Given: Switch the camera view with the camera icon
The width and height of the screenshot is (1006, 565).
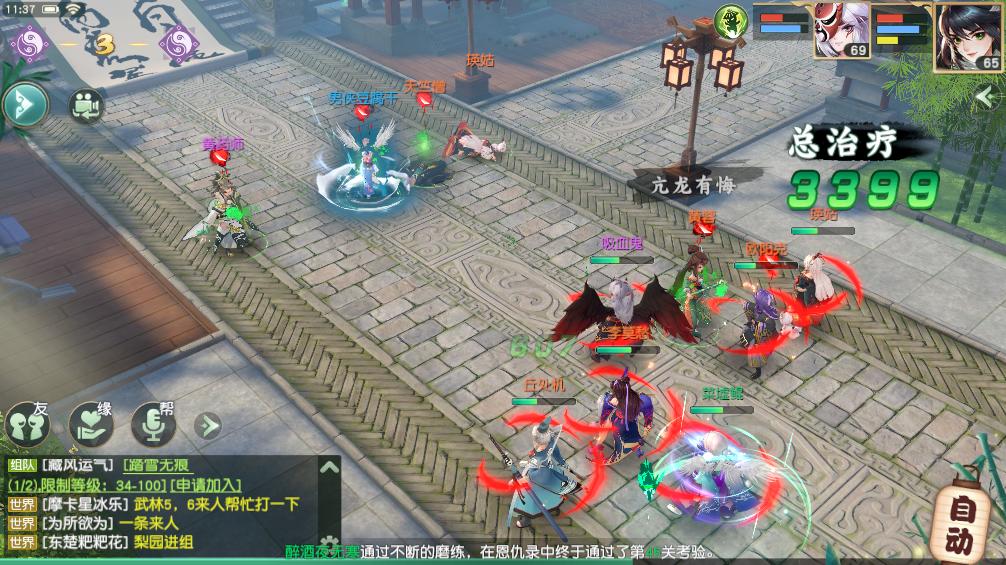Looking at the screenshot, I should coord(87,105).
